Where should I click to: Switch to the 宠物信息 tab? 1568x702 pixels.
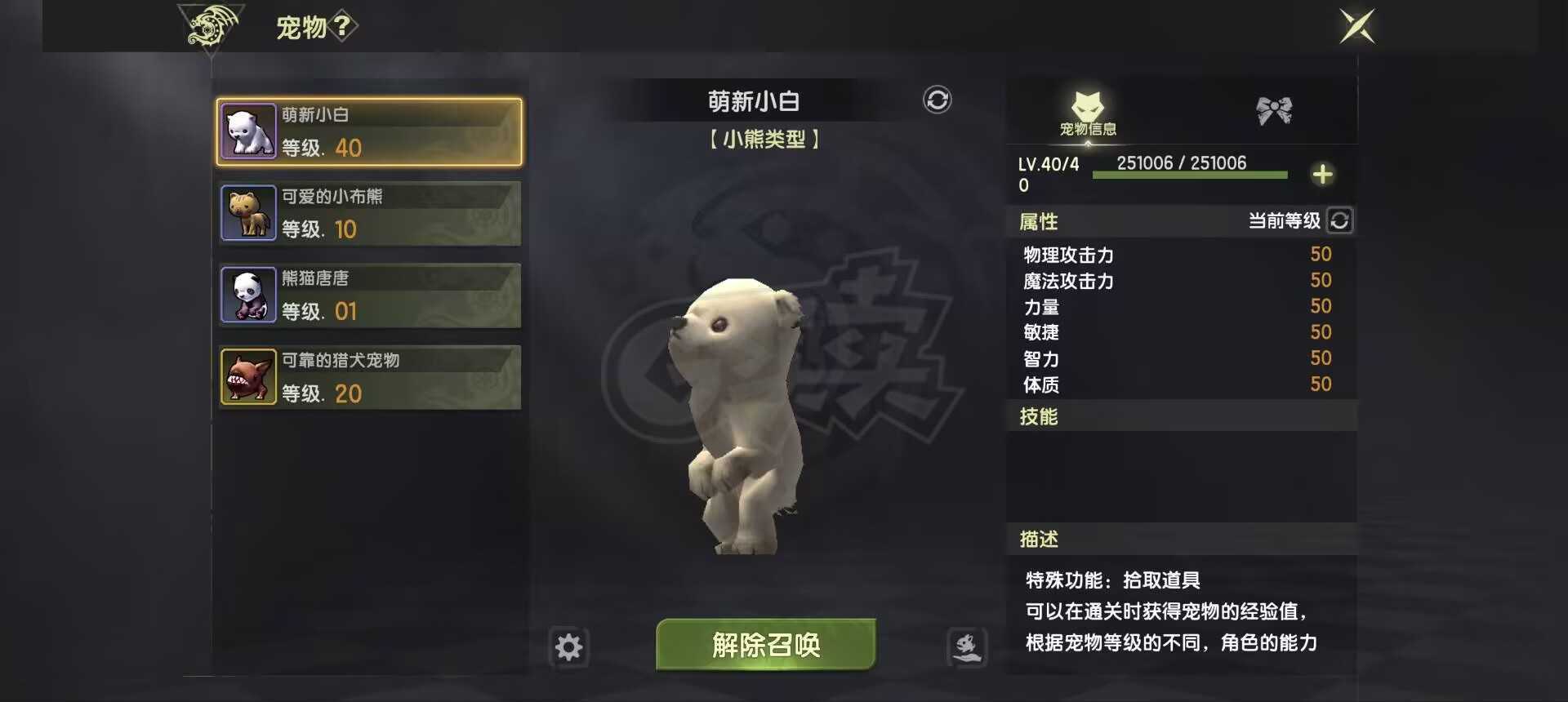point(1086,114)
